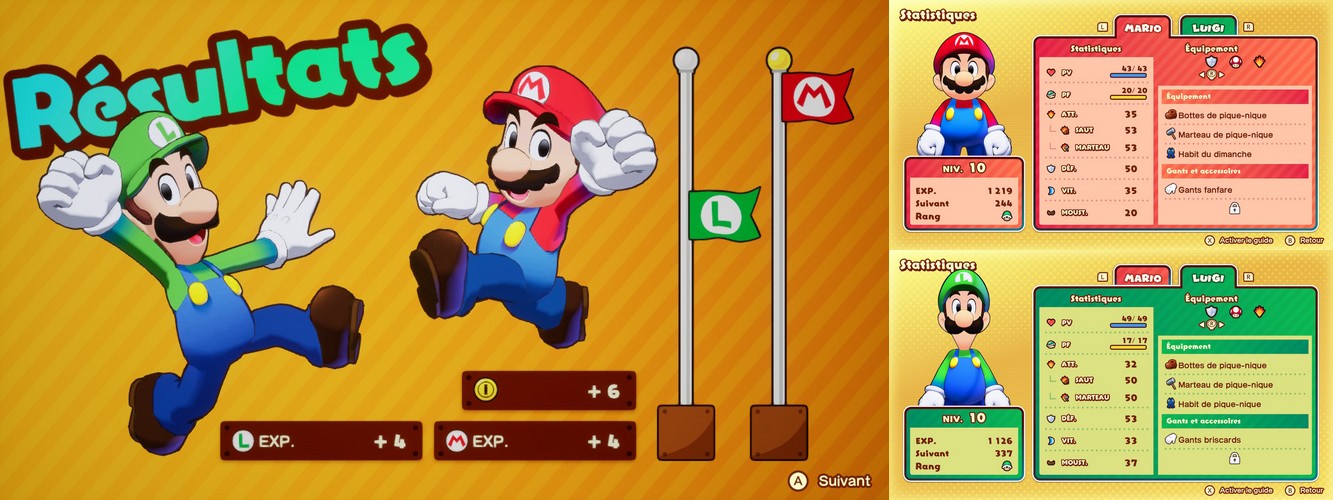Select the flame icon in Luigi's equipment header
Image resolution: width=1333 pixels, height=500 pixels.
[x=1259, y=311]
